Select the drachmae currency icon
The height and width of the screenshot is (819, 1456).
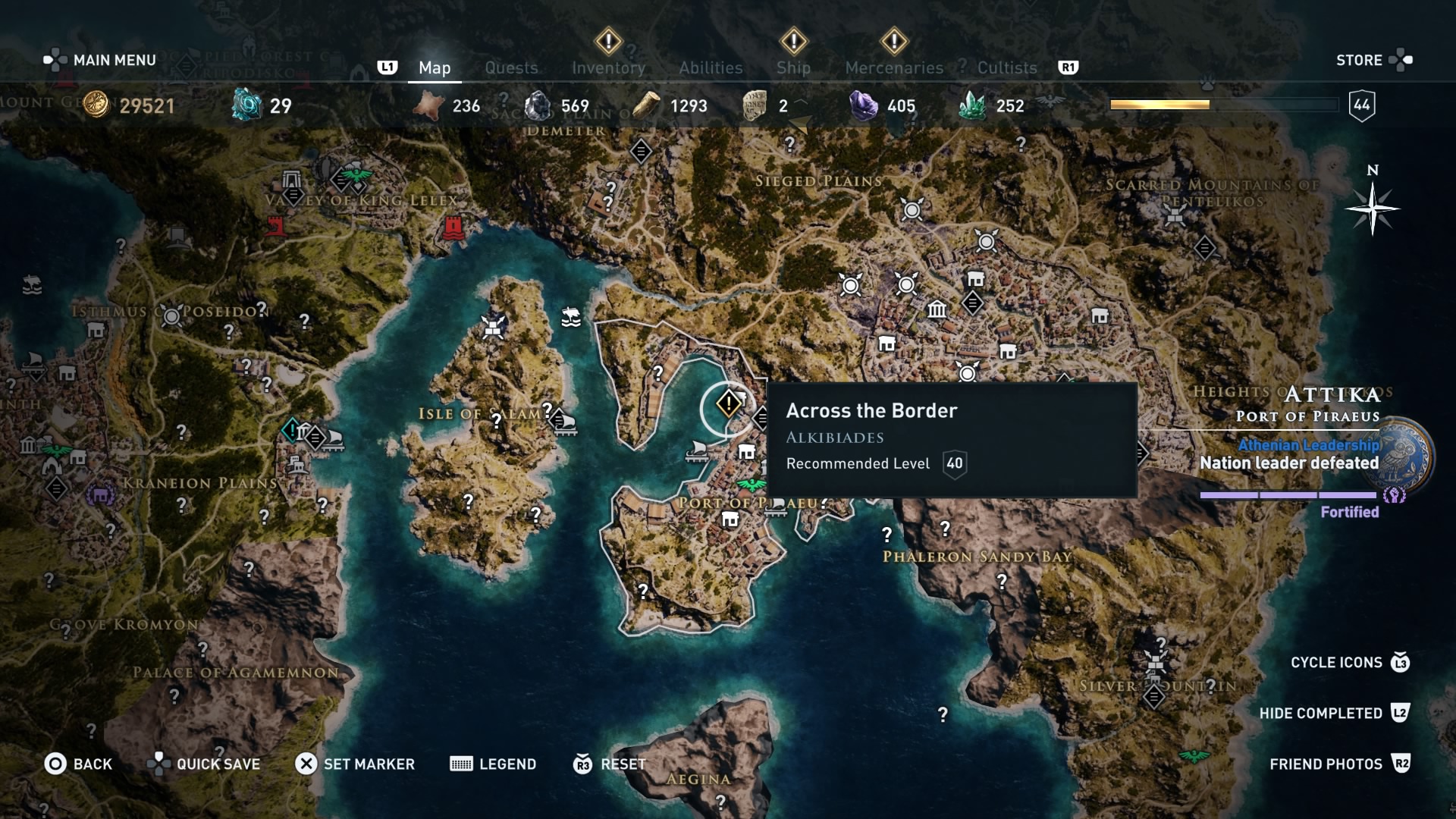point(95,106)
